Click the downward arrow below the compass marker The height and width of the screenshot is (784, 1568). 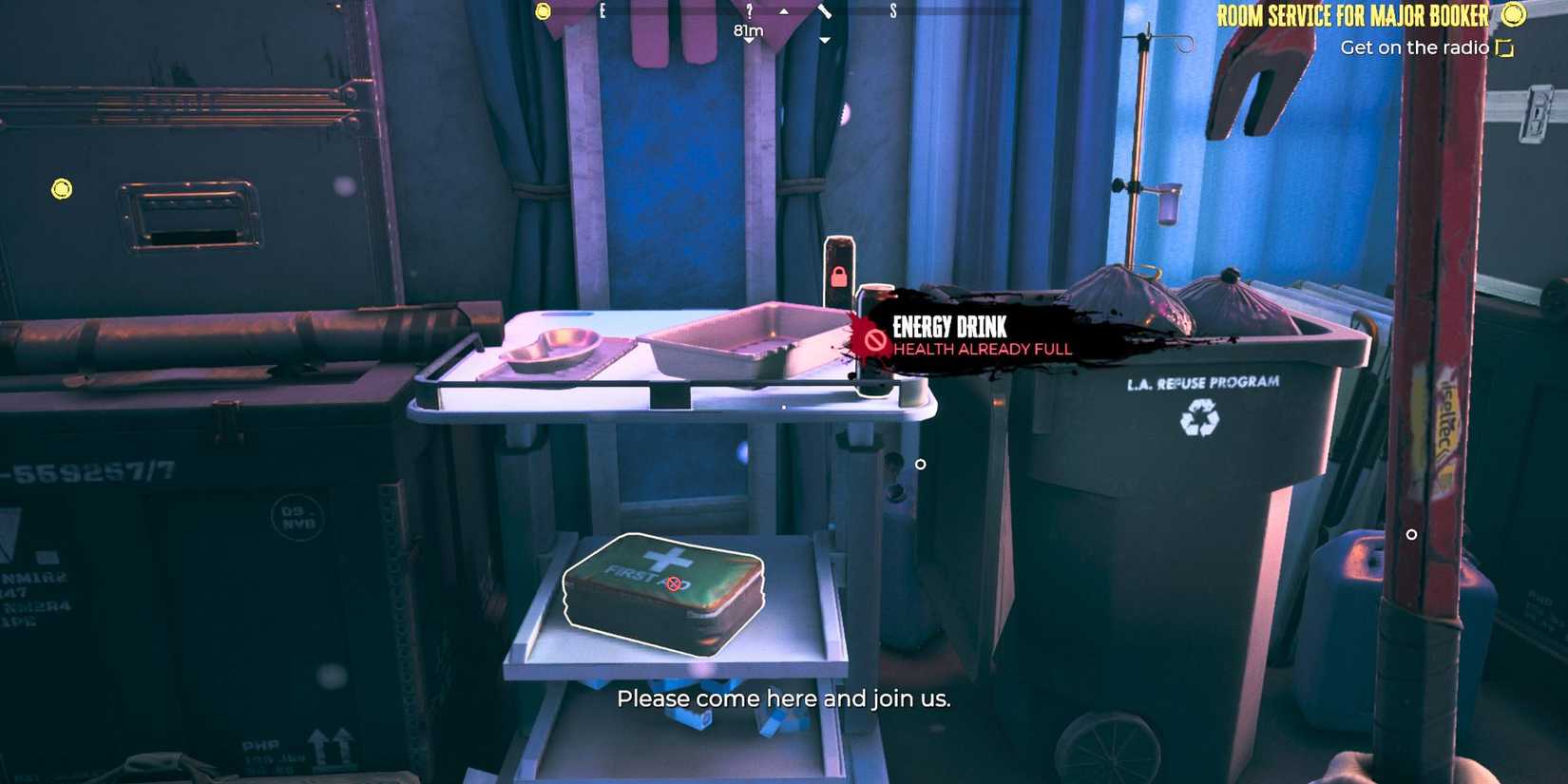(x=825, y=41)
